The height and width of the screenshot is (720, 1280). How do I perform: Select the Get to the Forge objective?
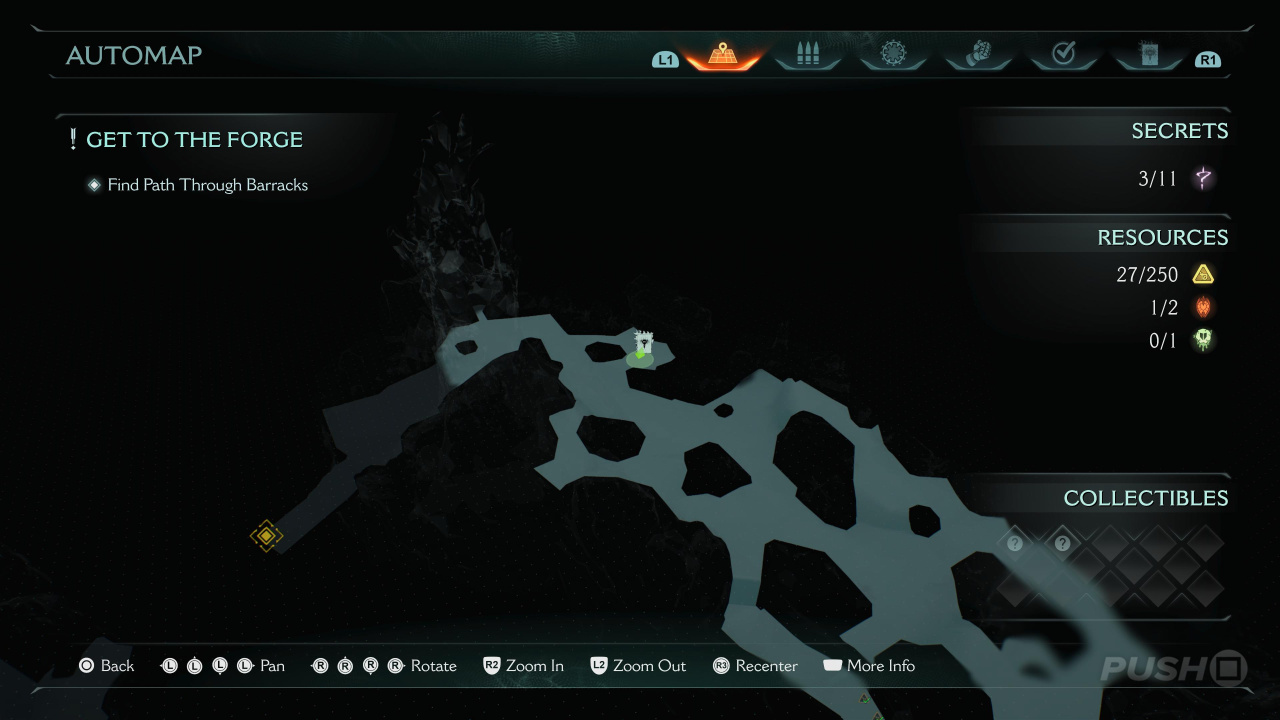[194, 140]
